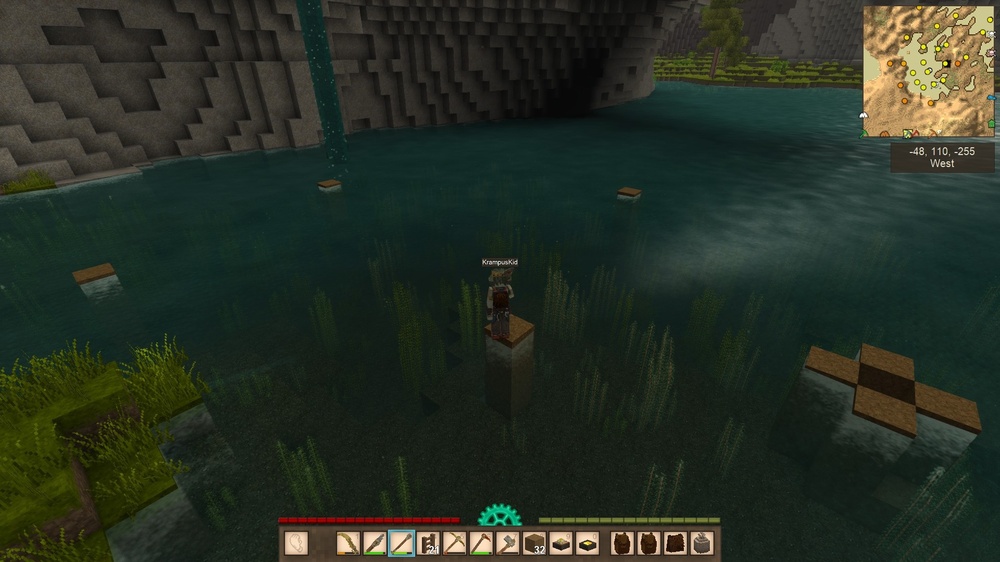Click the empty off-hand slot
Viewport: 1000px width, 562px height.
(x=296, y=544)
